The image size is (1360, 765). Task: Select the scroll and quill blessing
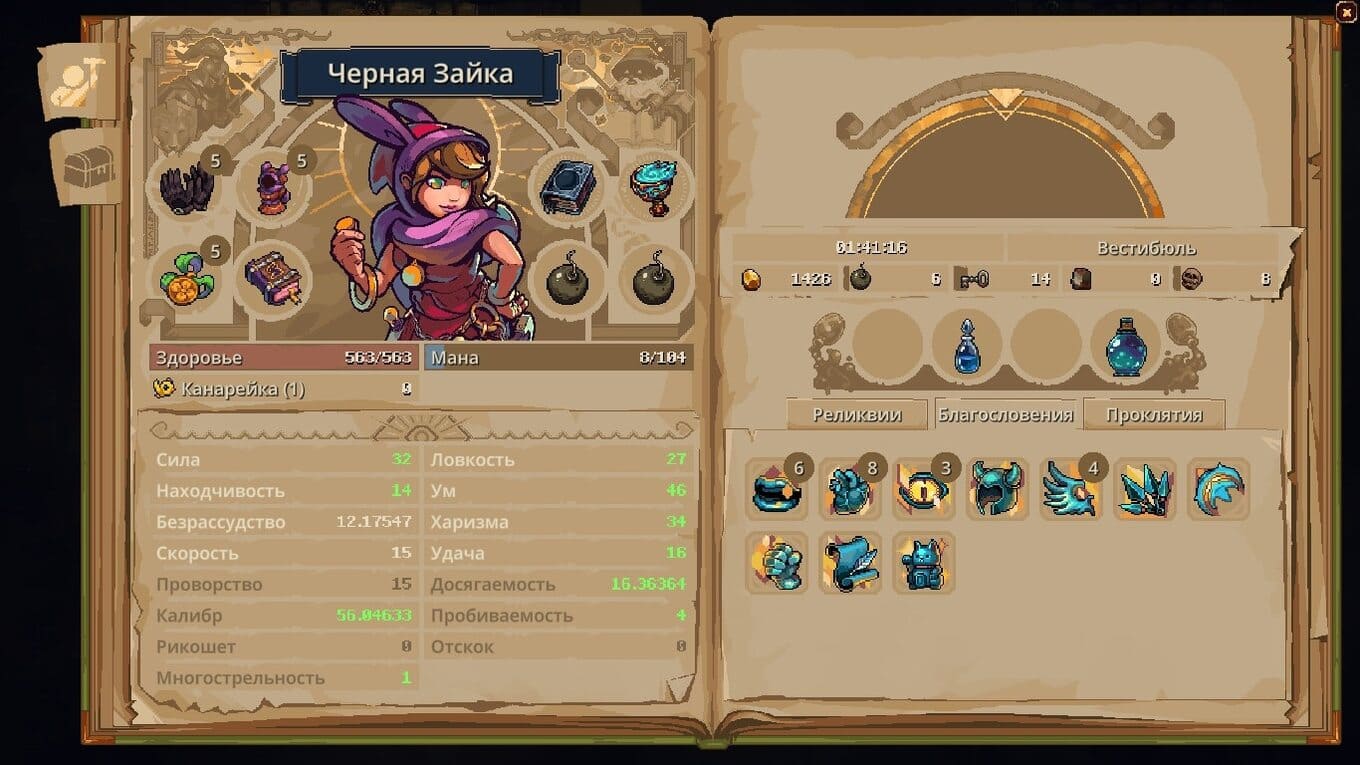pyautogui.click(x=850, y=562)
